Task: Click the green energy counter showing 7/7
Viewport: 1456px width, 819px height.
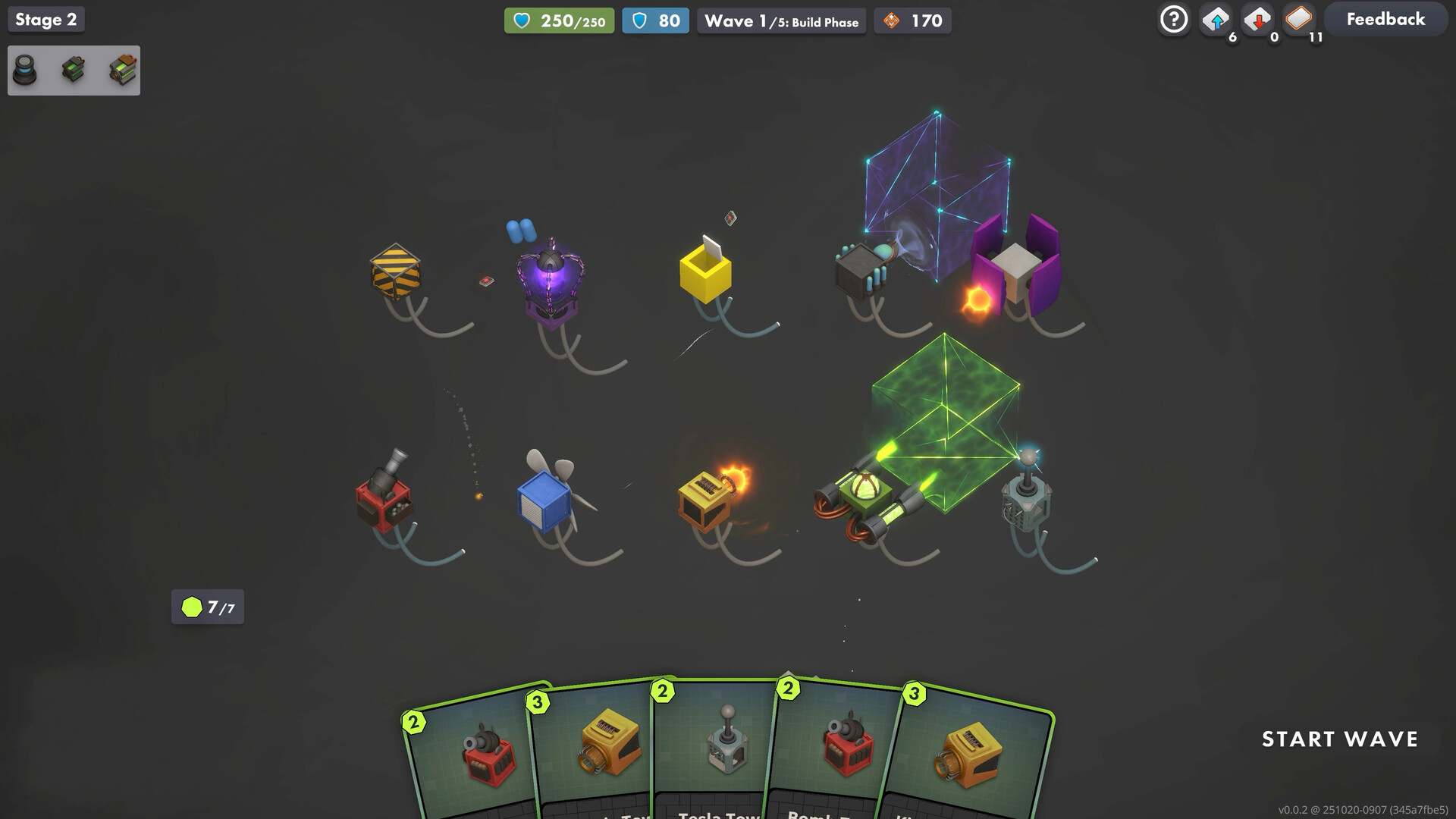Action: pyautogui.click(x=207, y=607)
